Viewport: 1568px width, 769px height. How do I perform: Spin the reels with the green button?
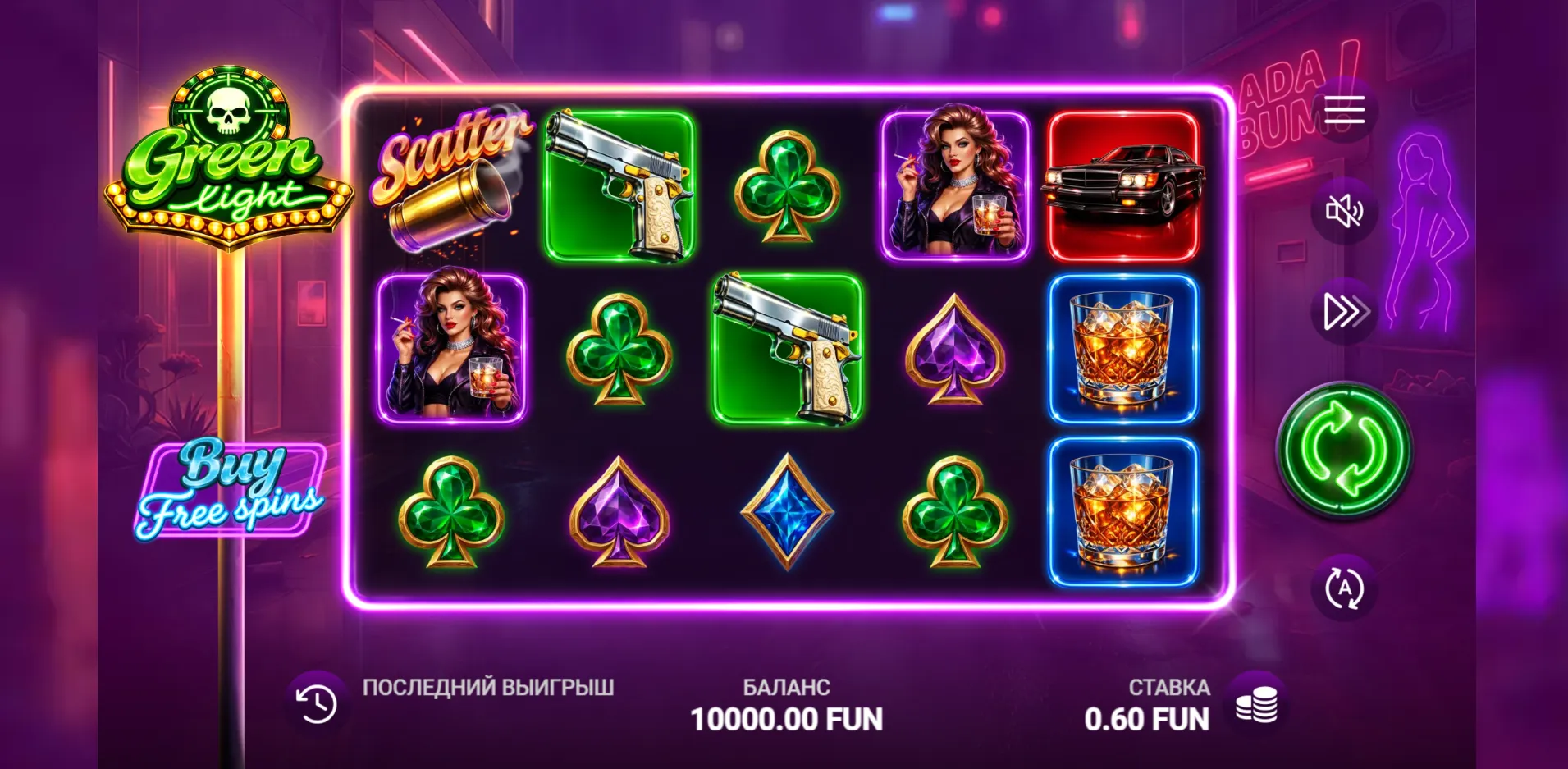[x=1344, y=449]
